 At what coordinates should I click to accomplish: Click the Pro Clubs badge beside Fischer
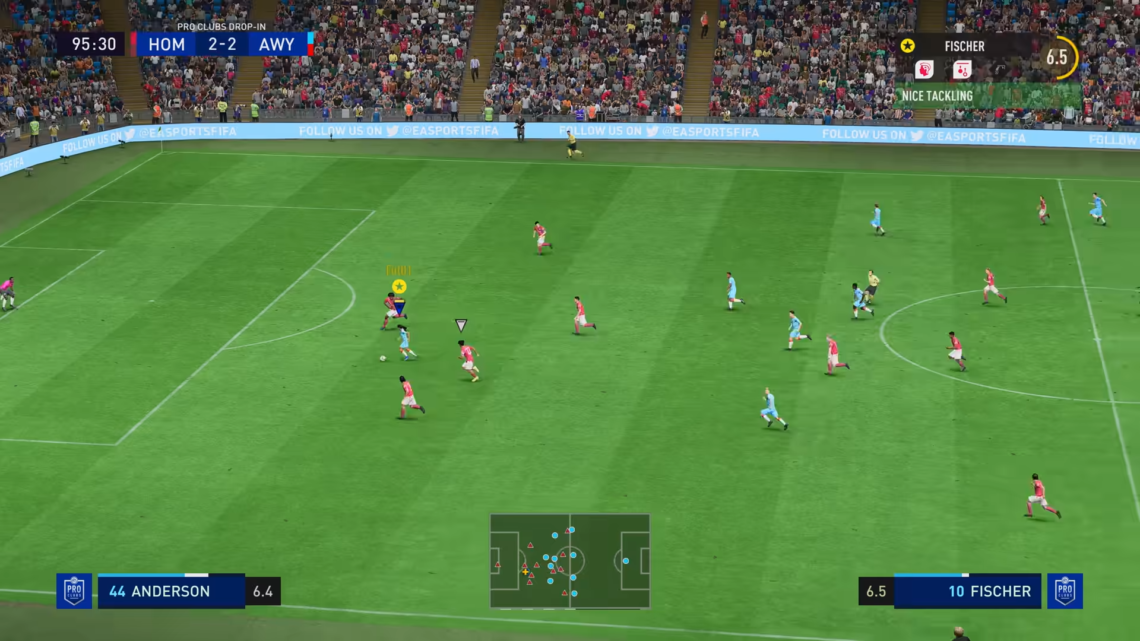[x=1064, y=591]
